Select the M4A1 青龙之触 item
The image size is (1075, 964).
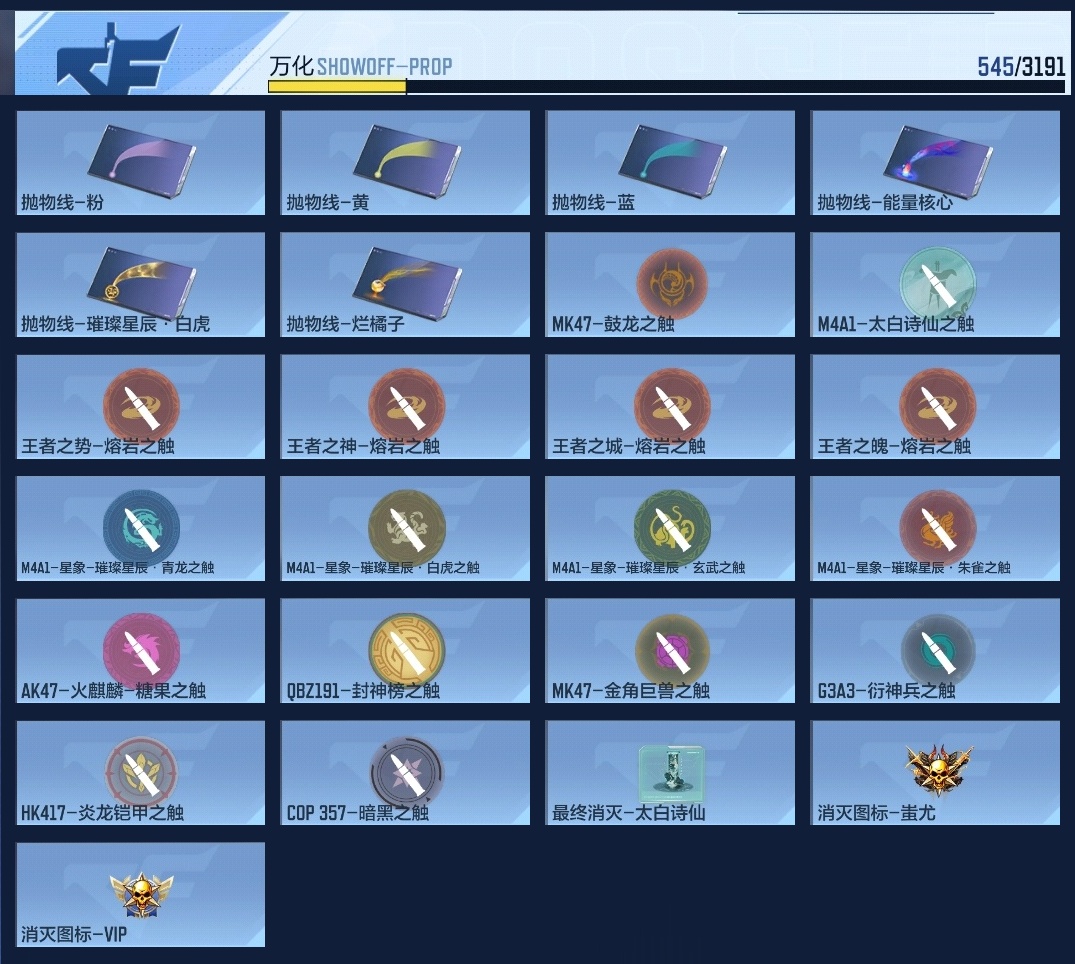coord(141,528)
